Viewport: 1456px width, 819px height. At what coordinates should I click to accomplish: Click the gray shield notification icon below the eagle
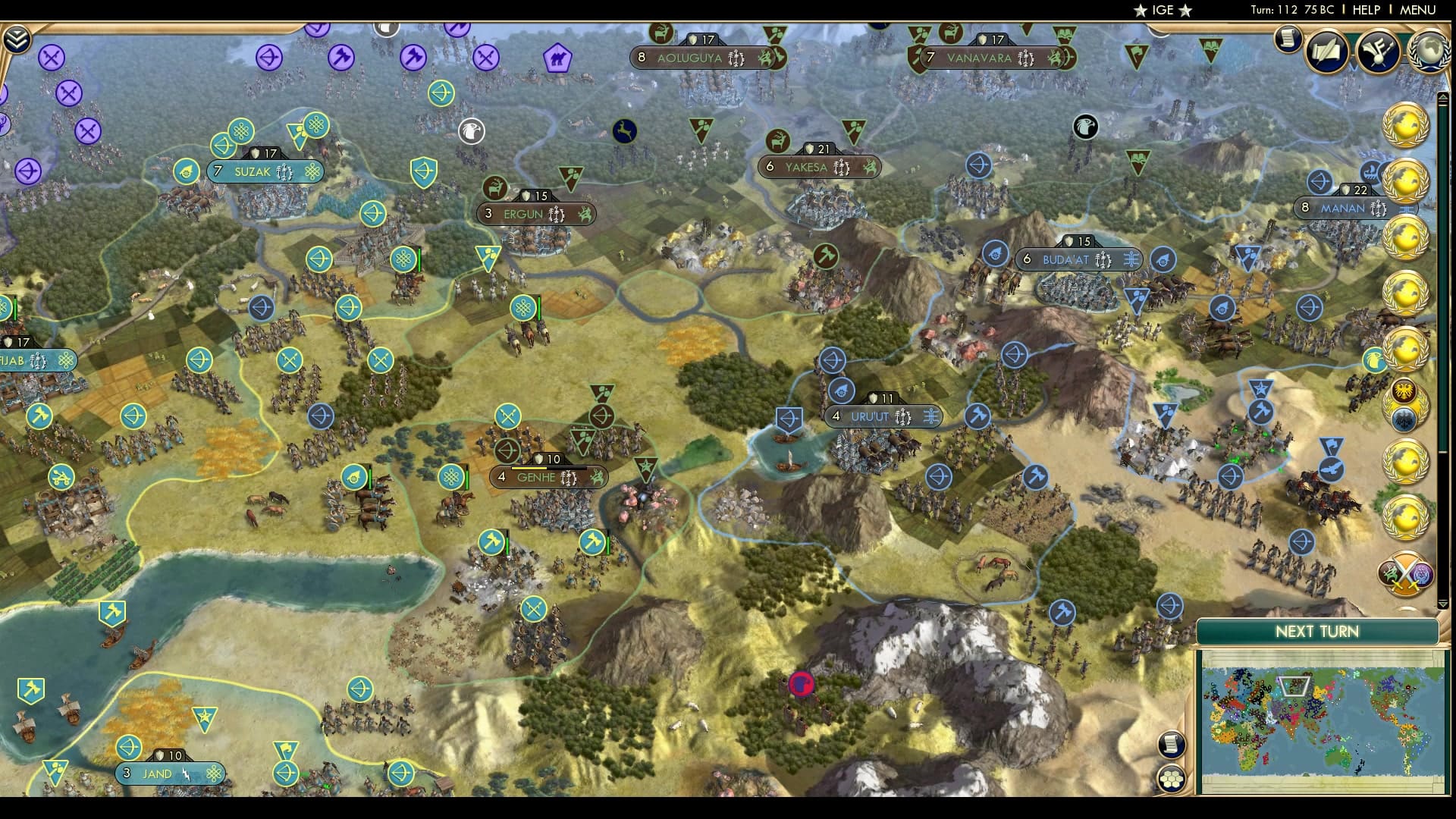(x=1404, y=419)
